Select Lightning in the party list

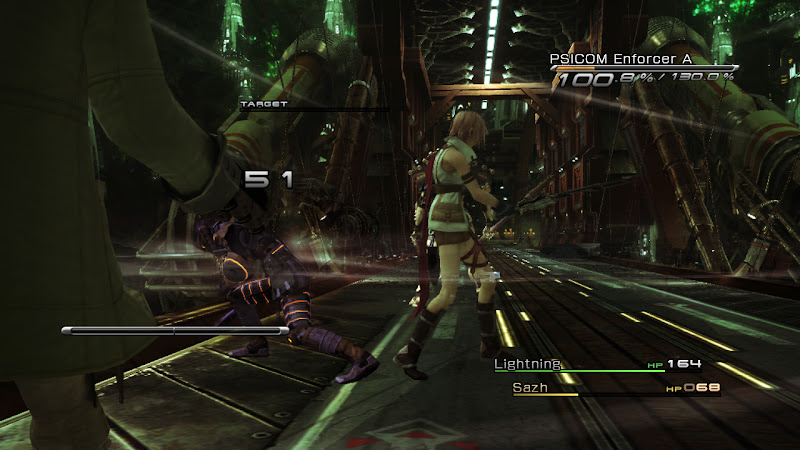click(528, 364)
